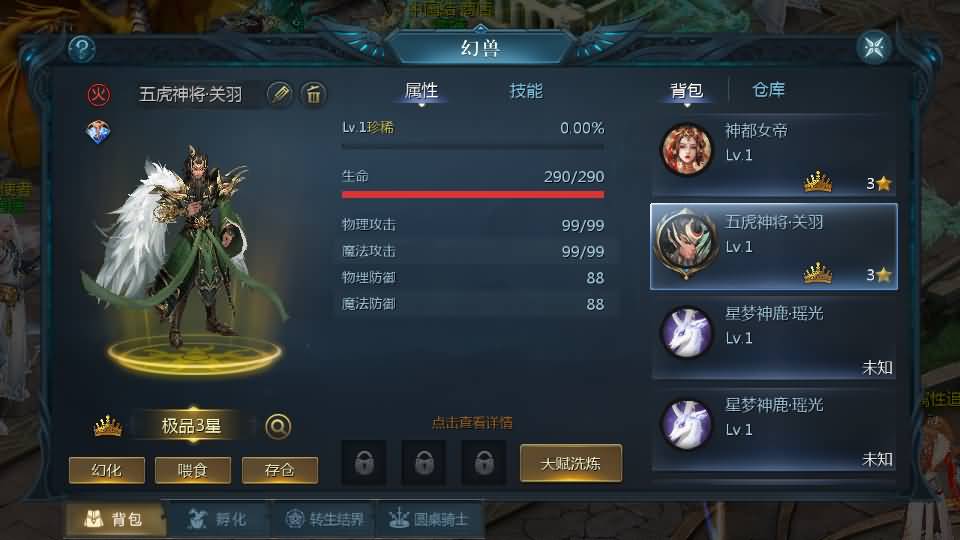960x540 pixels.
Task: Click the blue diamond gem icon
Action: pyautogui.click(x=99, y=132)
